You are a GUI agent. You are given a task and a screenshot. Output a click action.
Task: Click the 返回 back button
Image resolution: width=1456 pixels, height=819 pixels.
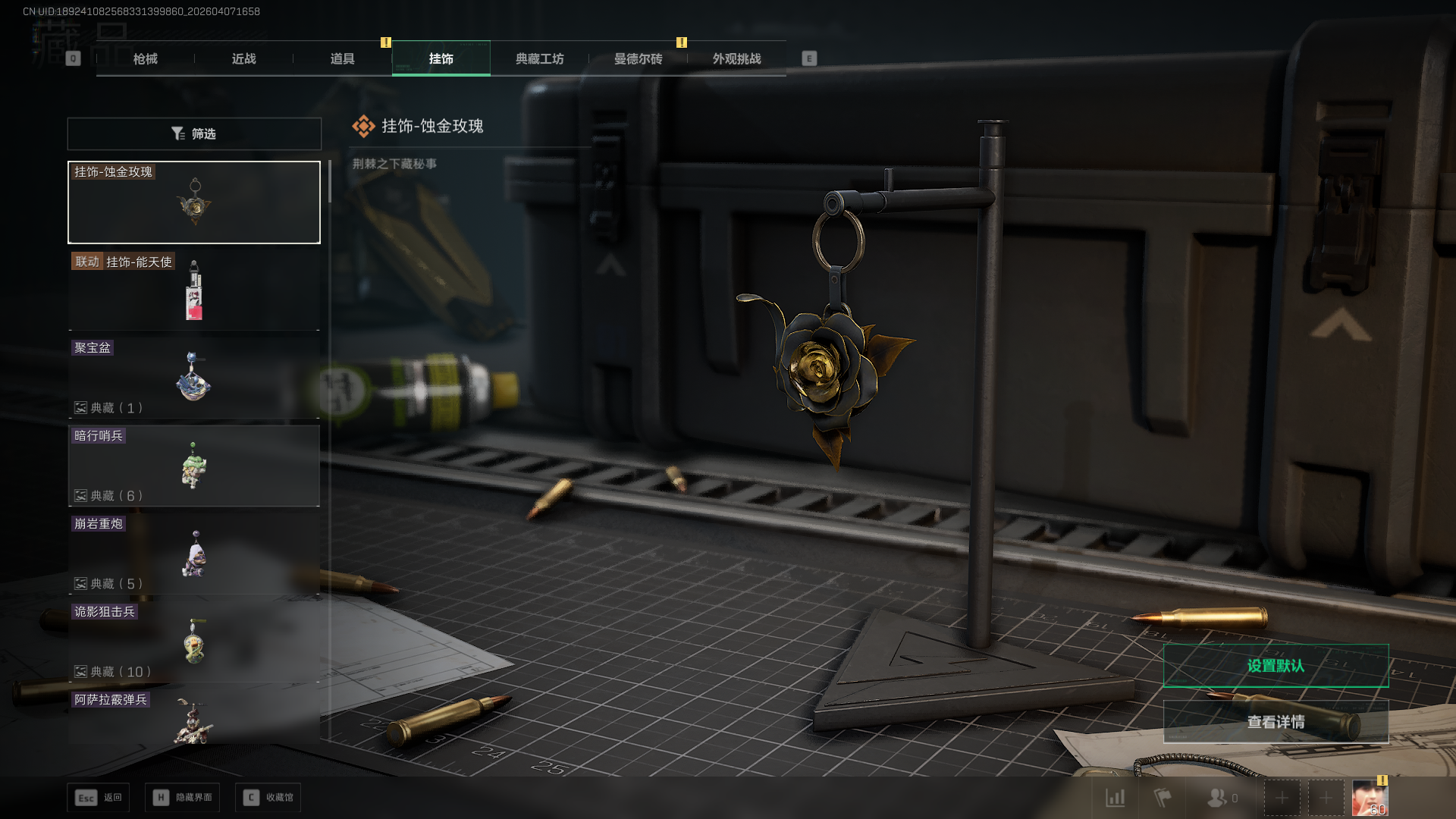pos(99,798)
